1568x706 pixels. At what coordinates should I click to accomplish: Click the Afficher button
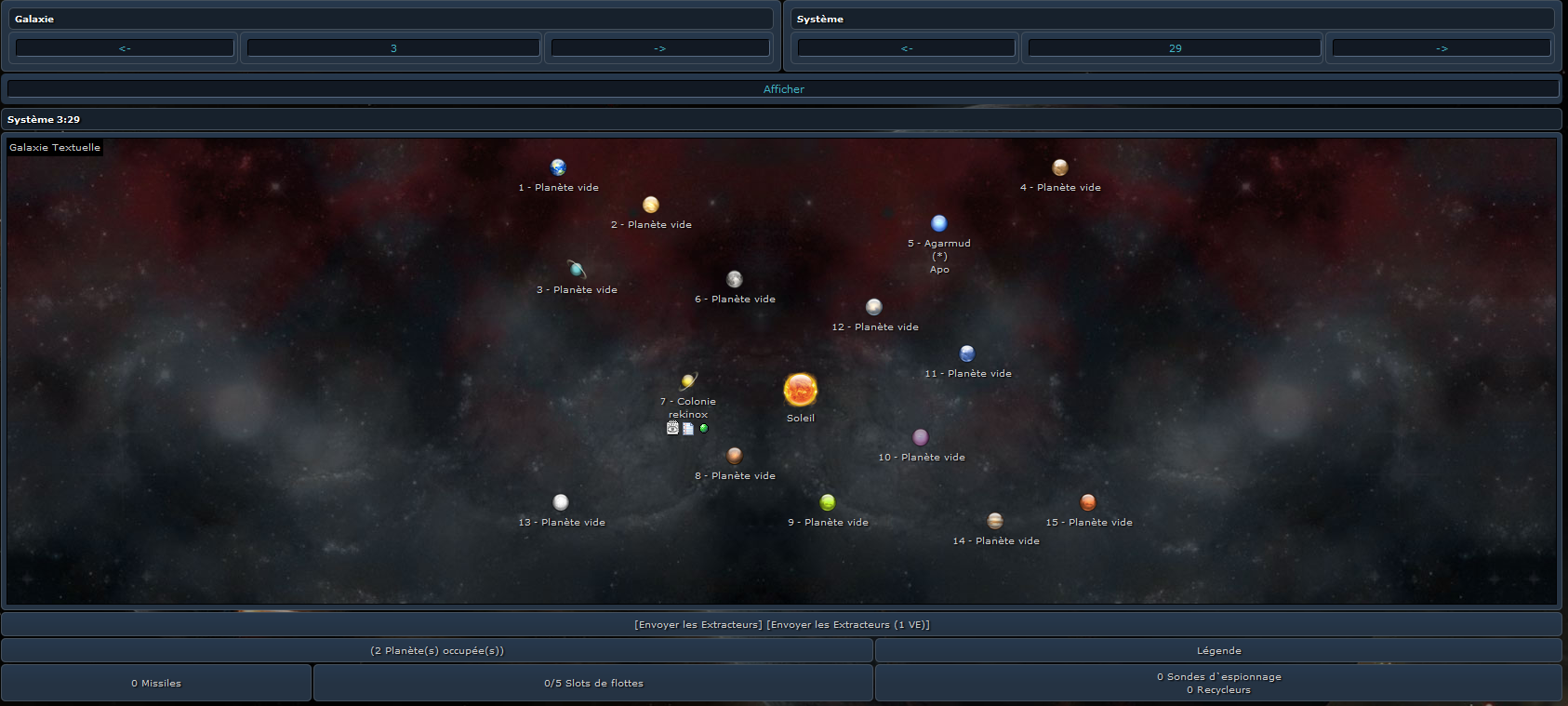(x=783, y=89)
